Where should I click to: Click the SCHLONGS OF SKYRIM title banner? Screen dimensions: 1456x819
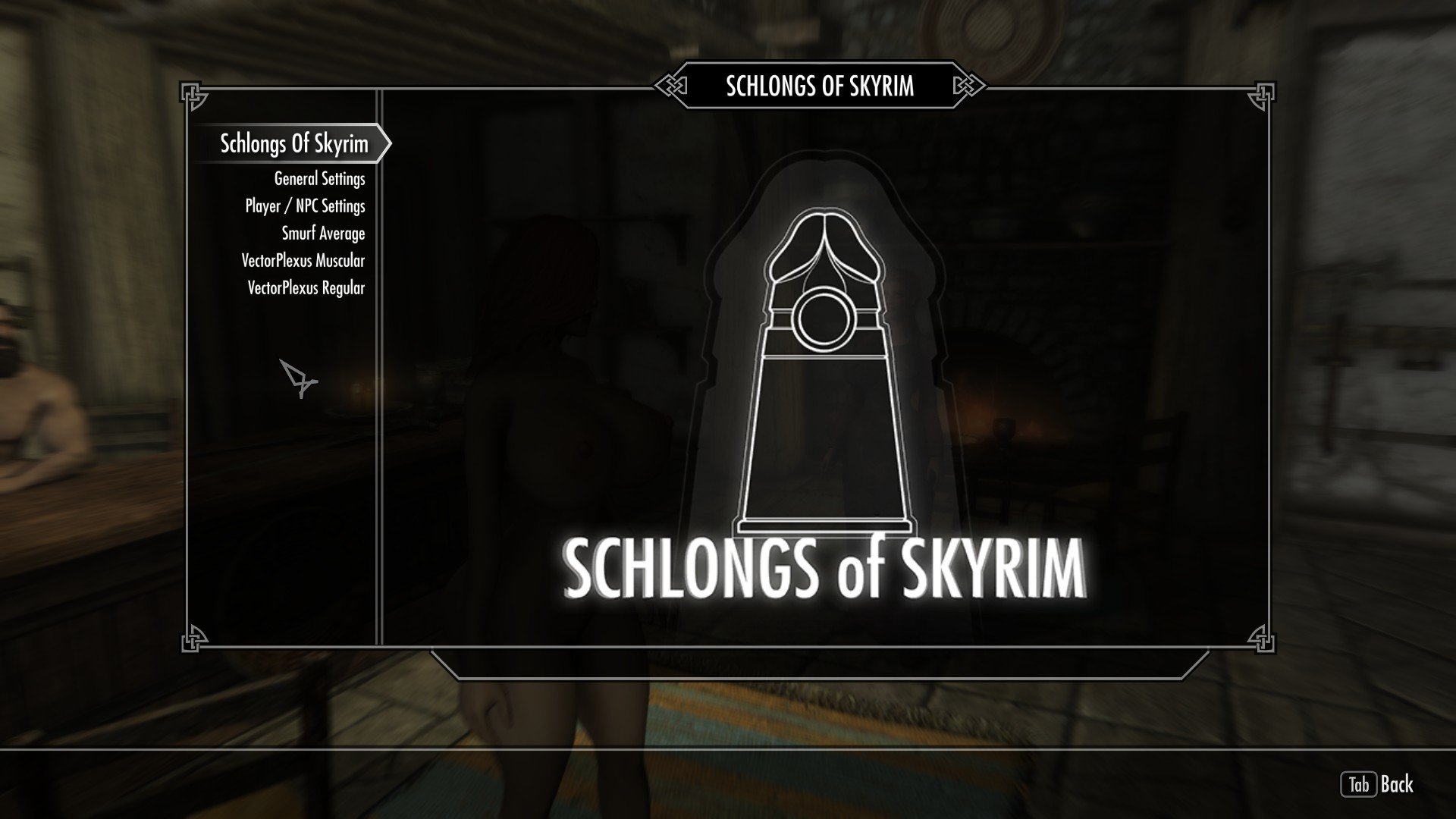point(819,86)
